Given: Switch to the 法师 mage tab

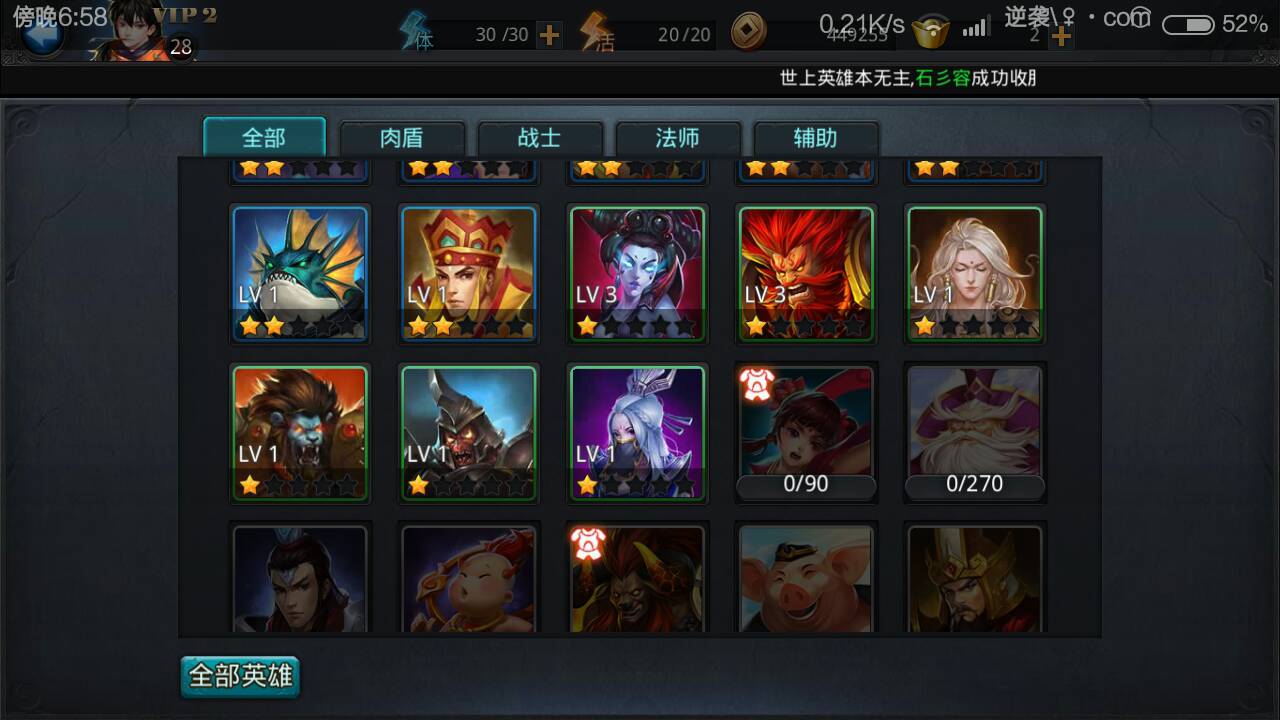Looking at the screenshot, I should (x=679, y=139).
